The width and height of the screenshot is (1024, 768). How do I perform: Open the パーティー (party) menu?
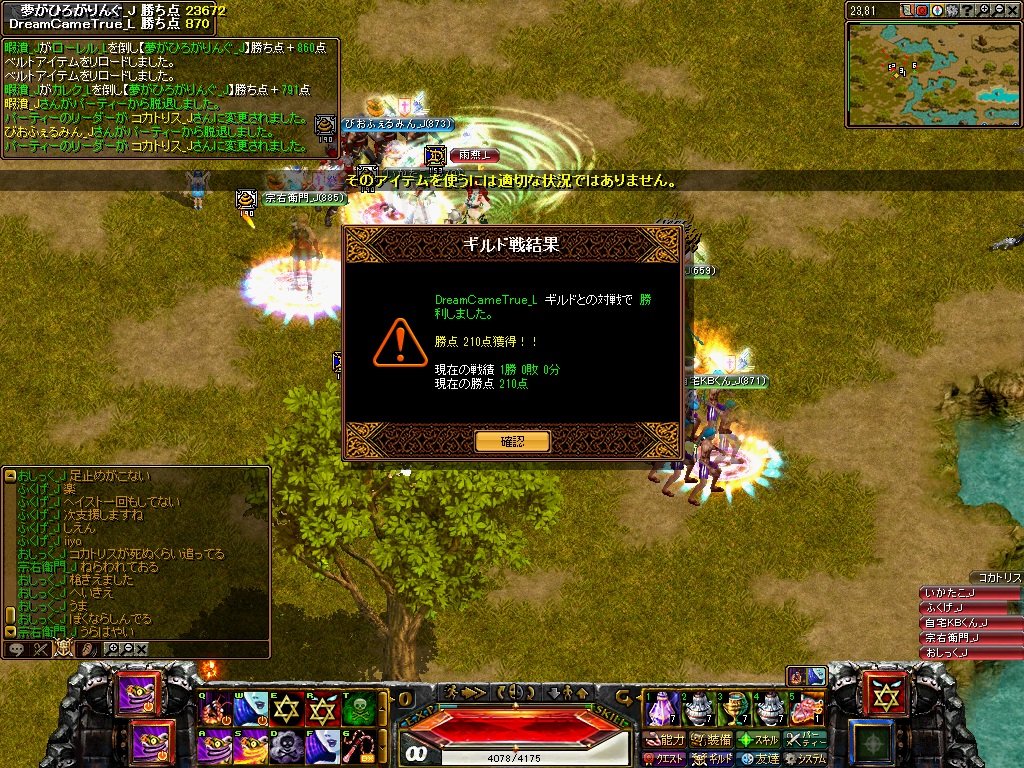click(x=806, y=740)
